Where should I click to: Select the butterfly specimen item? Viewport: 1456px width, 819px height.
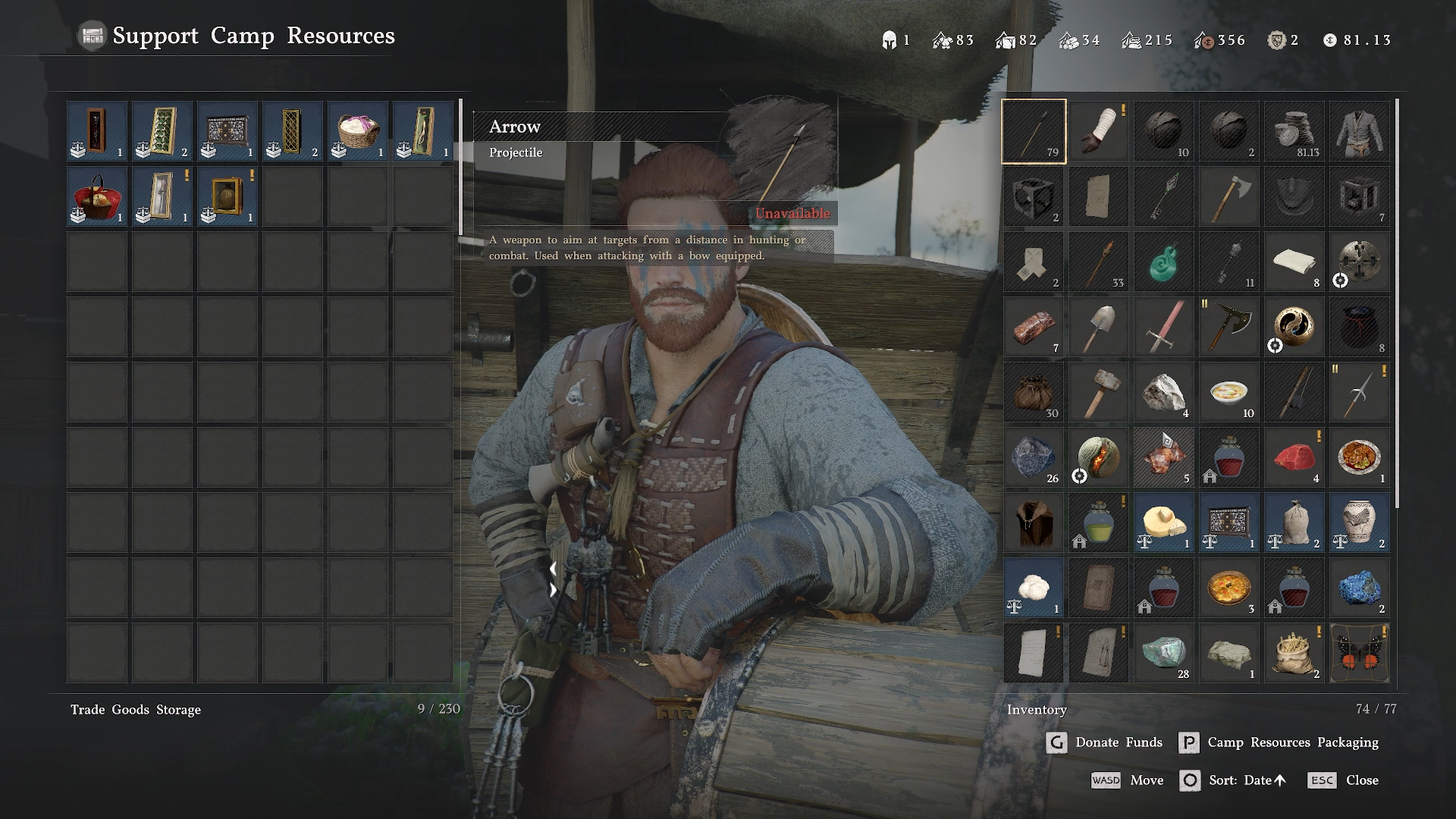coord(1360,653)
